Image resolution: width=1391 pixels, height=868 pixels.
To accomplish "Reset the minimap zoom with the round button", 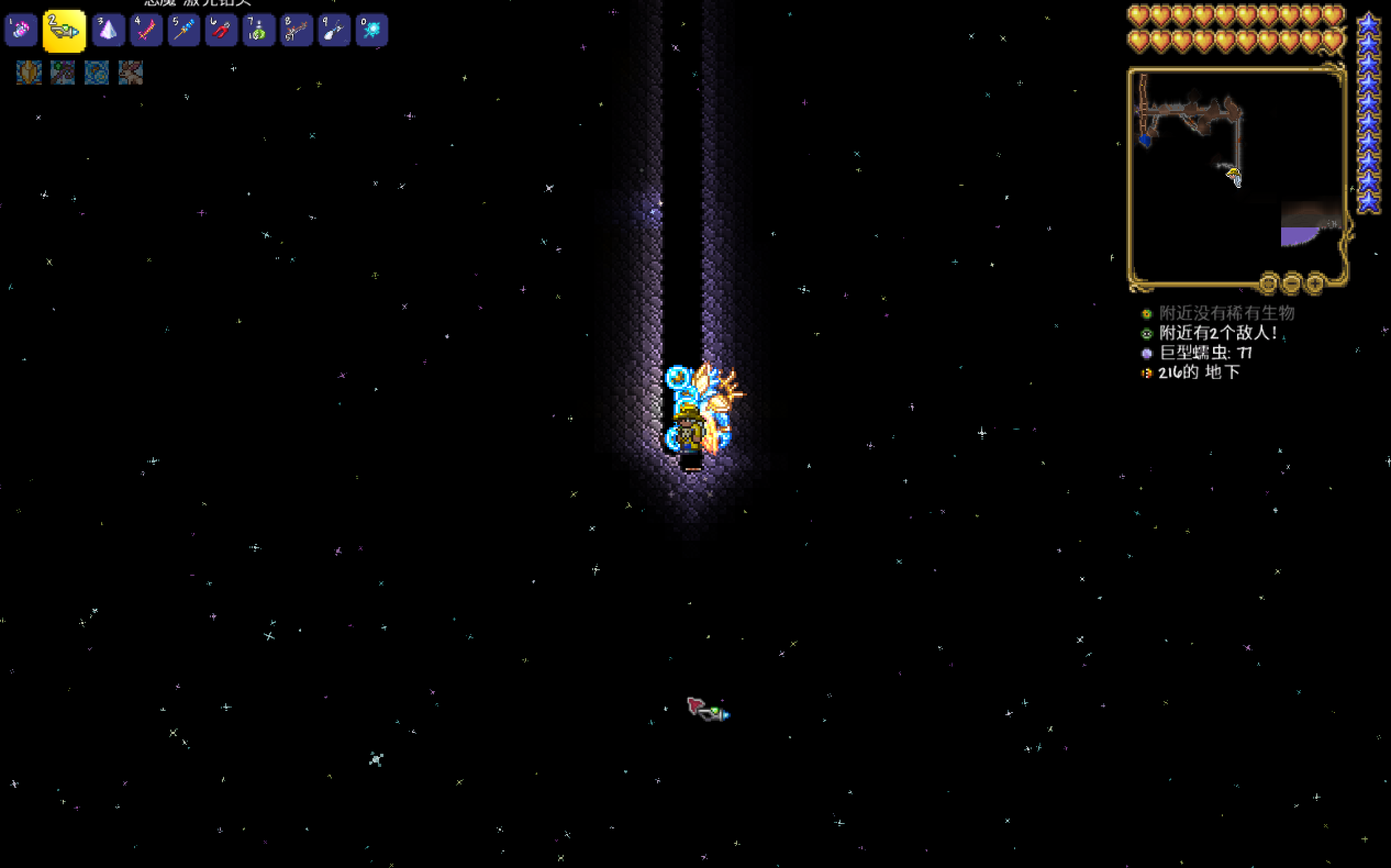I will point(1268,283).
